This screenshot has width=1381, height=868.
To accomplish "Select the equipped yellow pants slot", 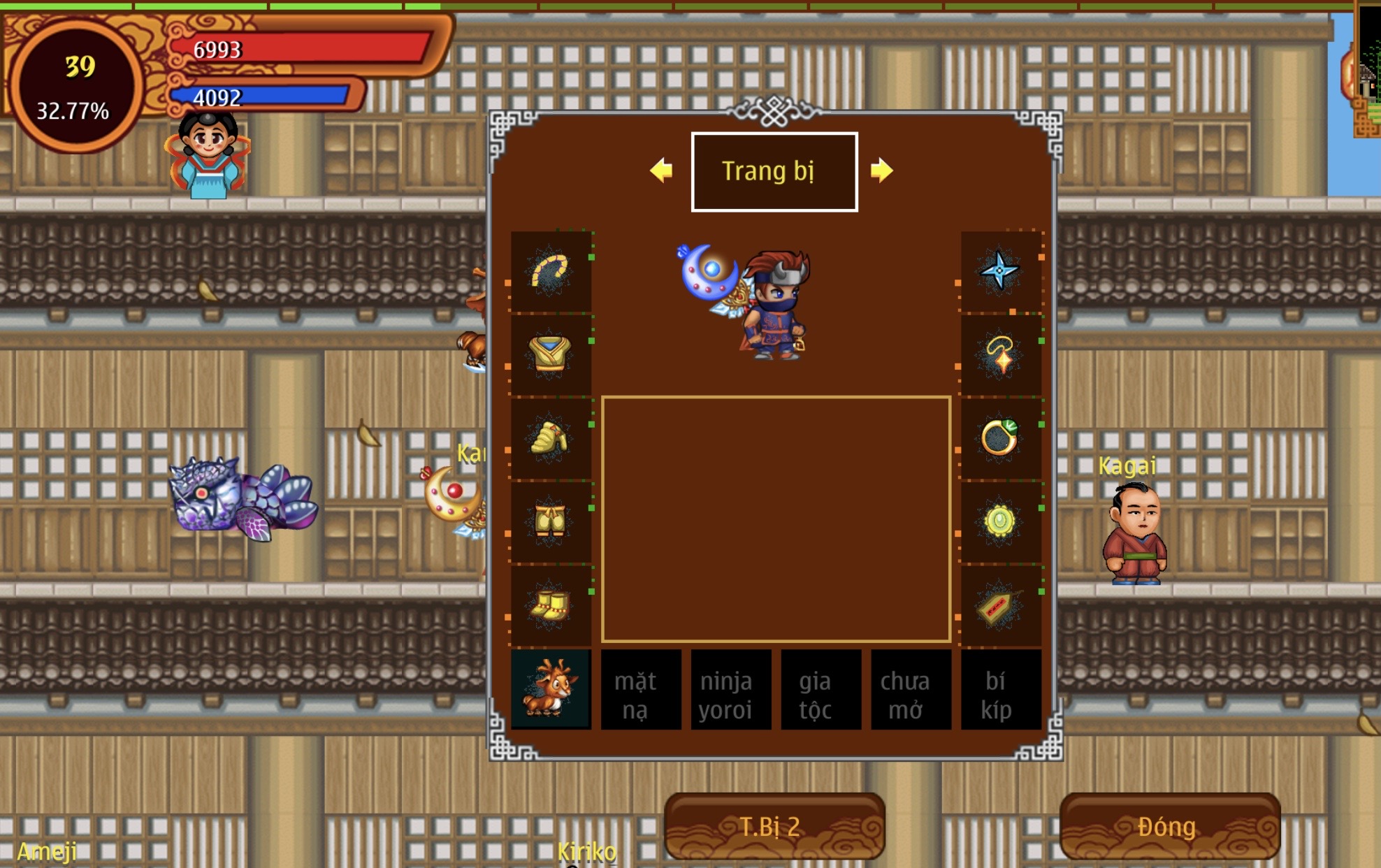I will click(x=551, y=521).
